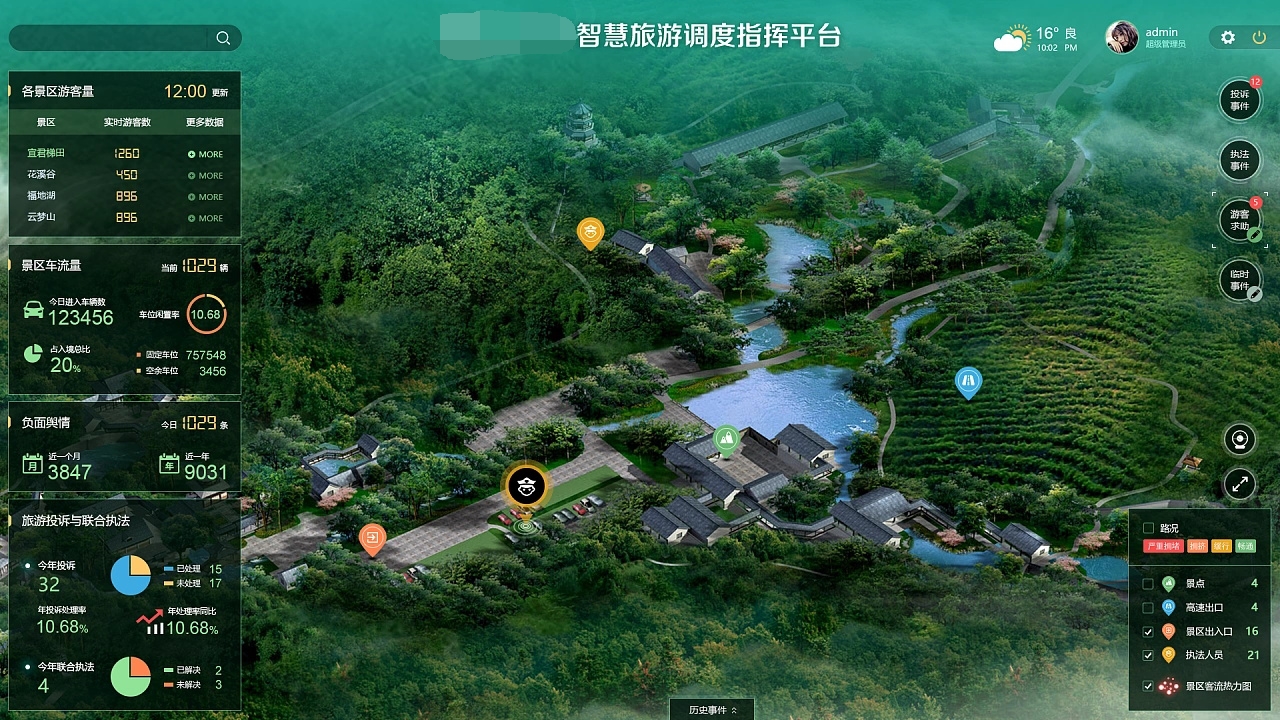The height and width of the screenshot is (720, 1280).
Task: Click the 临时事件 circular icon
Action: coord(1240,280)
